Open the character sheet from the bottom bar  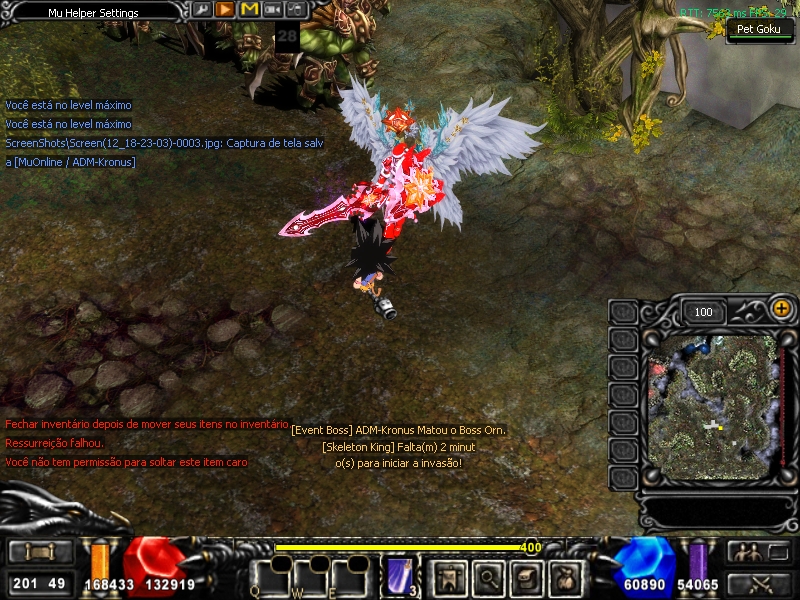(x=448, y=577)
